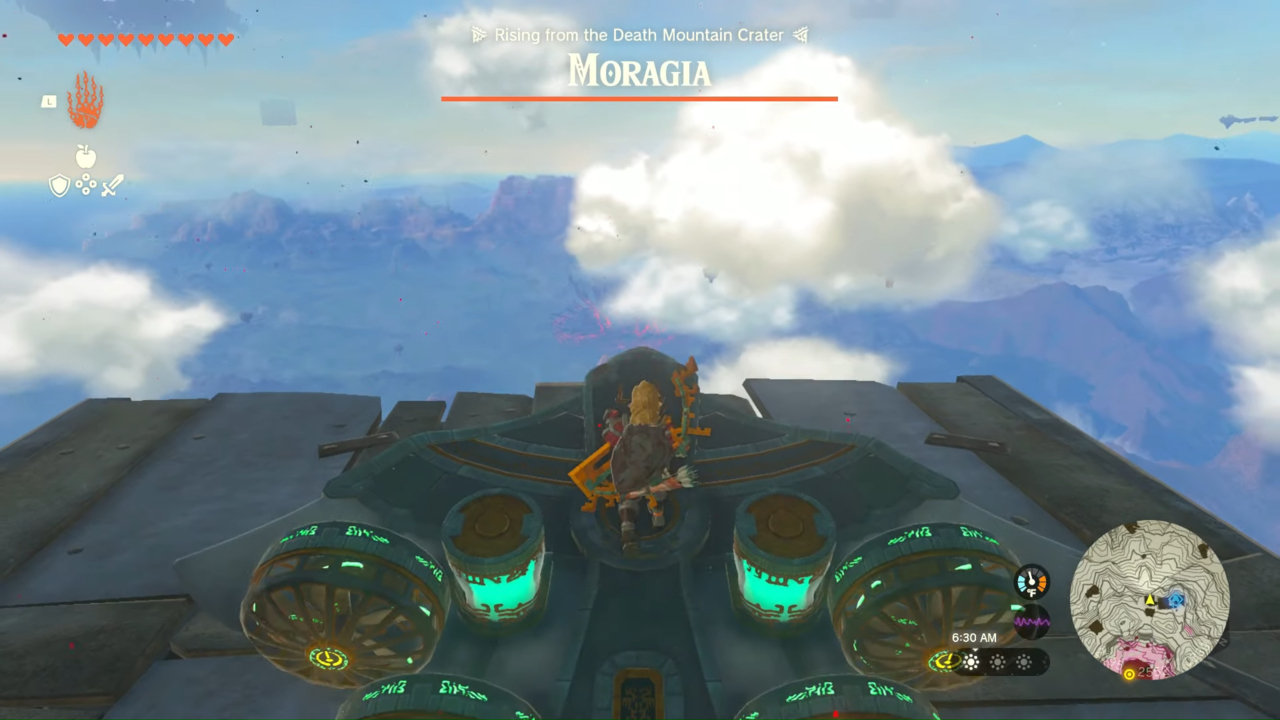
Task: Select the Vow ability hand icon
Action: pos(85,100)
